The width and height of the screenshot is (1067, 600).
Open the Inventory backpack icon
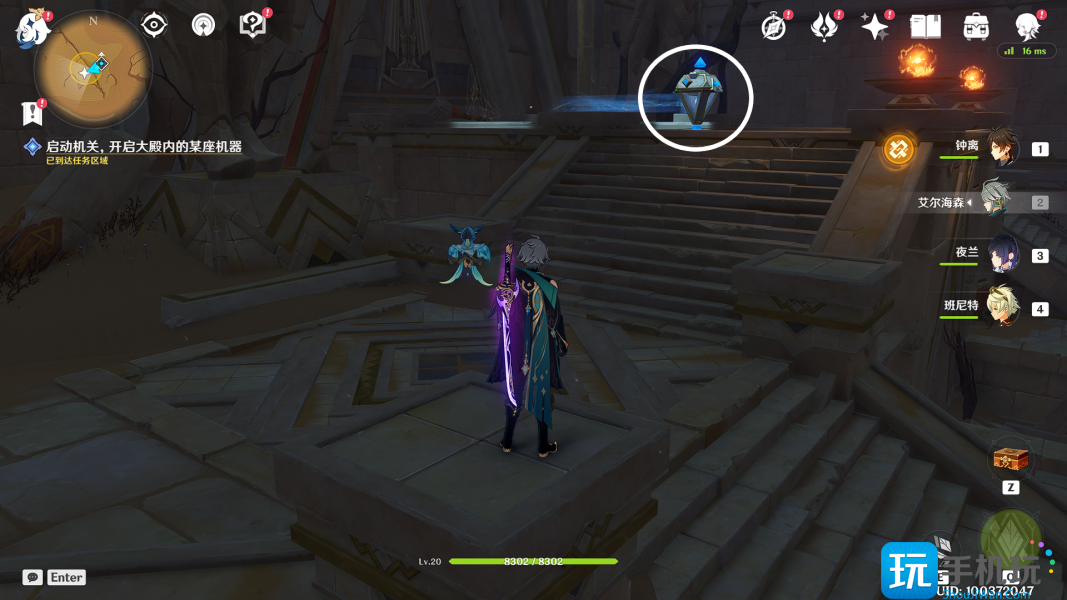coord(976,27)
